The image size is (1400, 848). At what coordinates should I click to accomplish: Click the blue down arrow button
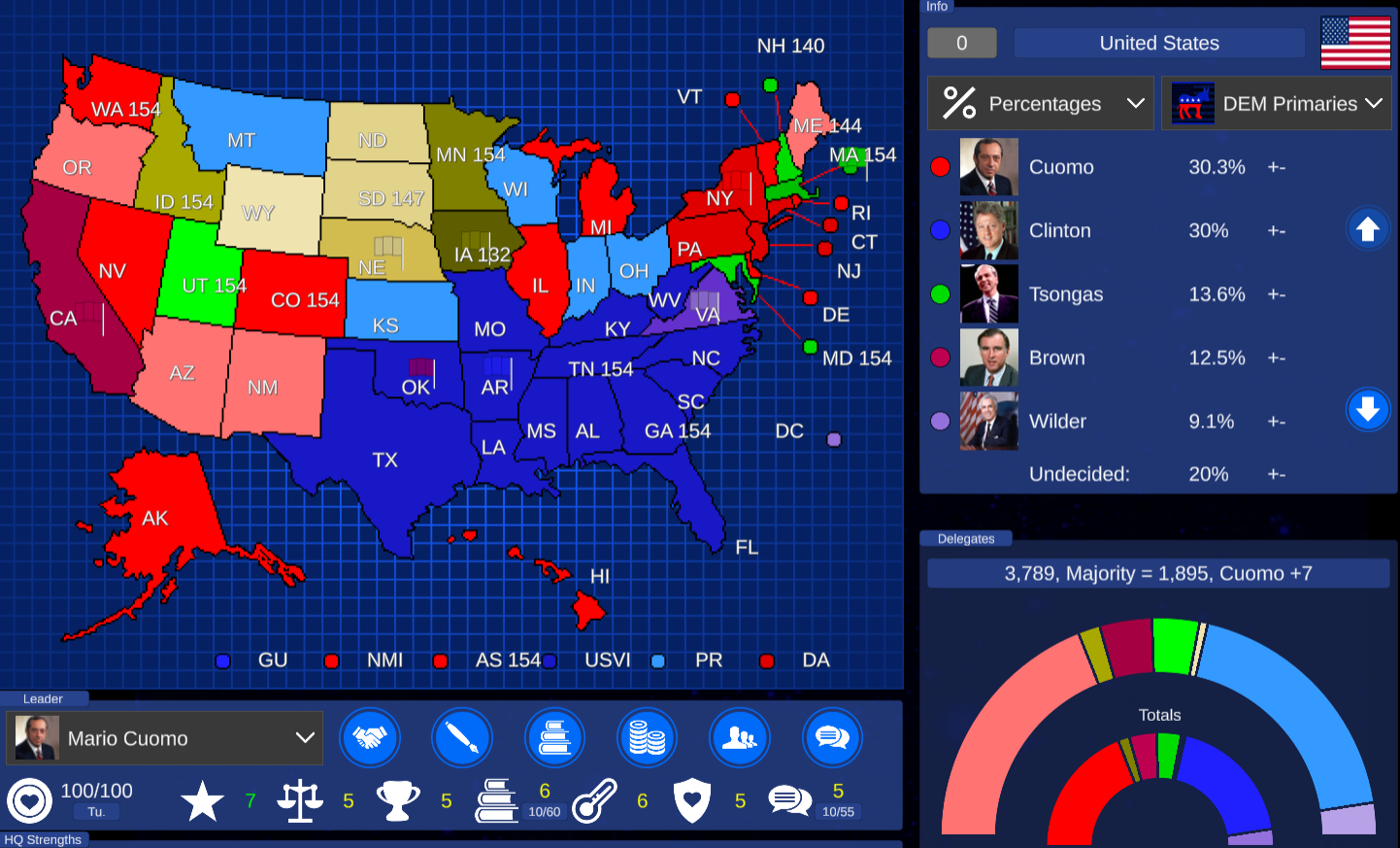pyautogui.click(x=1367, y=409)
